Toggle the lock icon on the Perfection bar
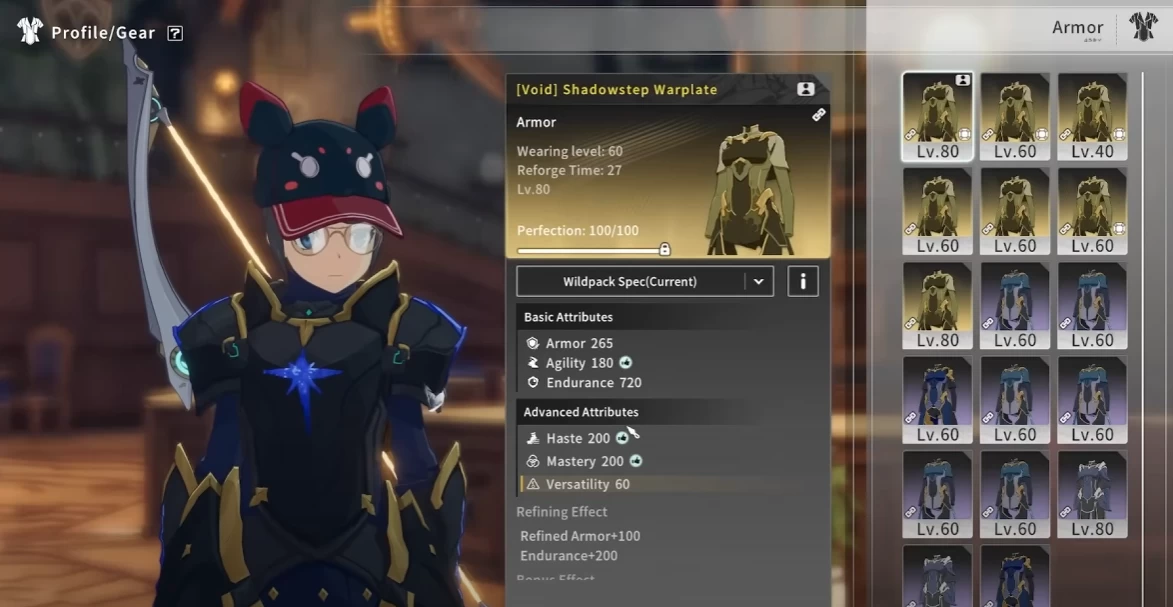 [x=665, y=249]
